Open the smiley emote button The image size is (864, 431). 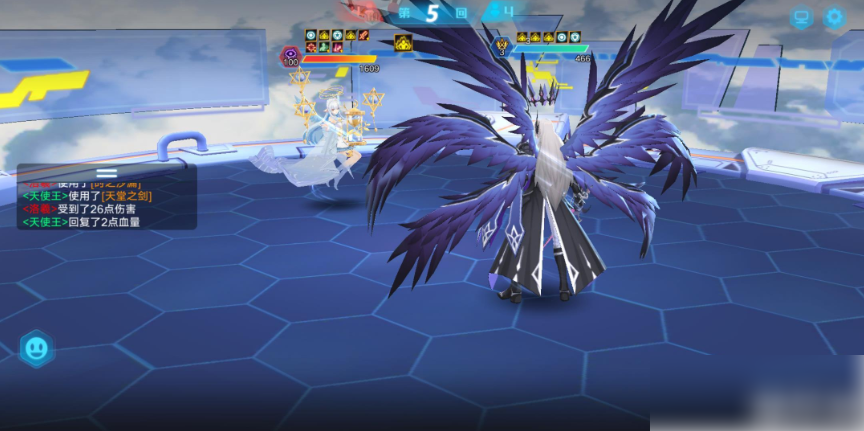(x=37, y=348)
